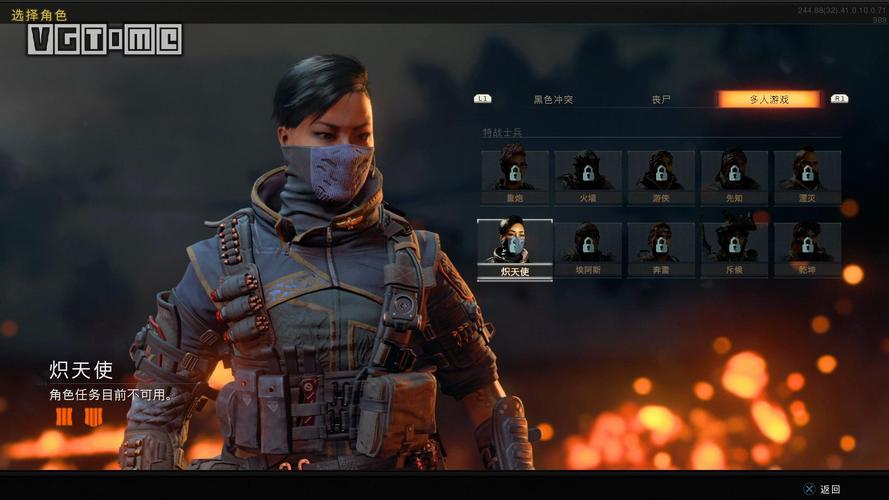This screenshot has height=500, width=889.
Task: Select the locked 斥候 specialist tile
Action: pos(734,249)
